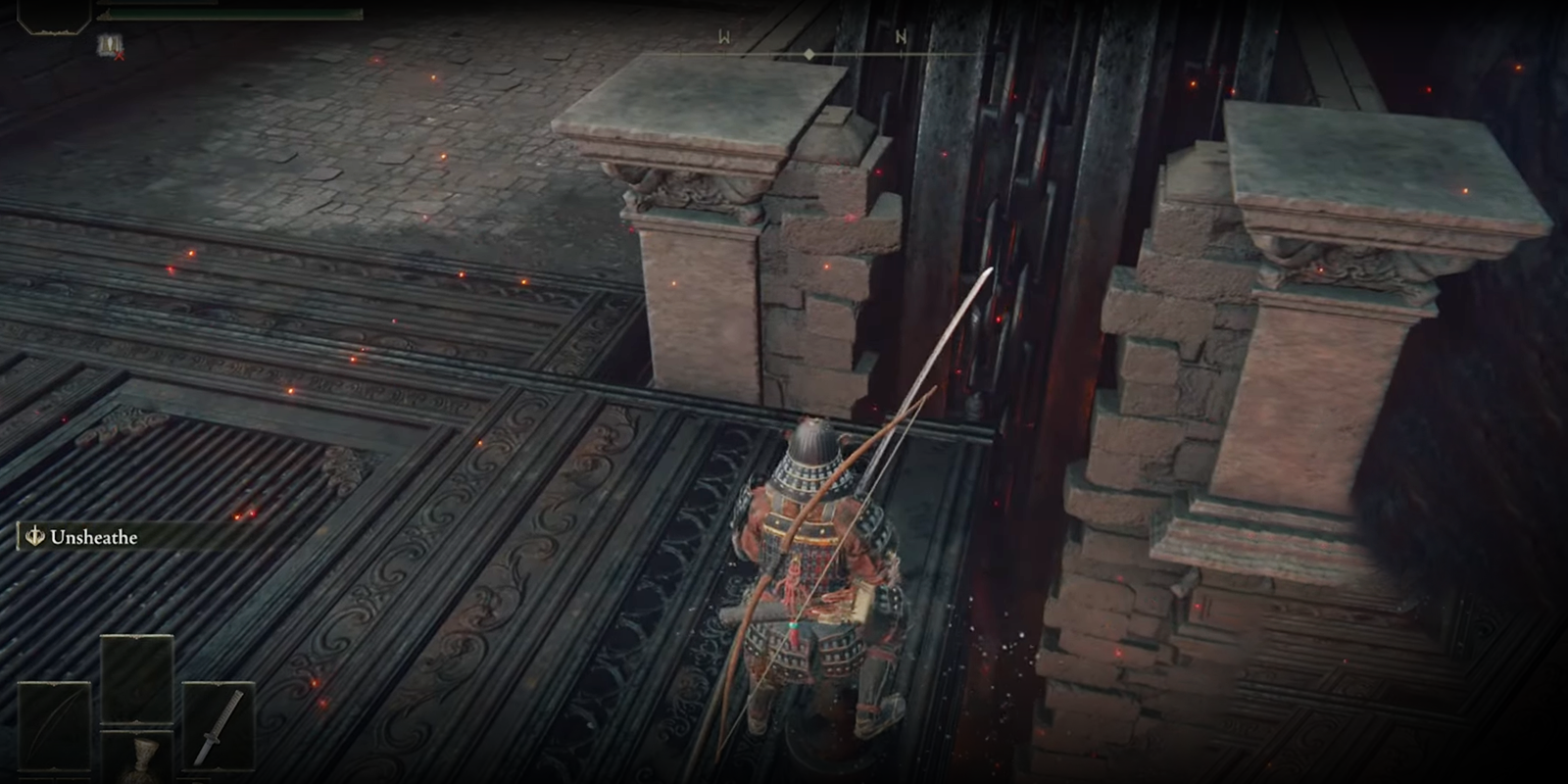Select the longbow left-hand weapon slot
Image resolution: width=1568 pixels, height=784 pixels.
click(x=55, y=726)
